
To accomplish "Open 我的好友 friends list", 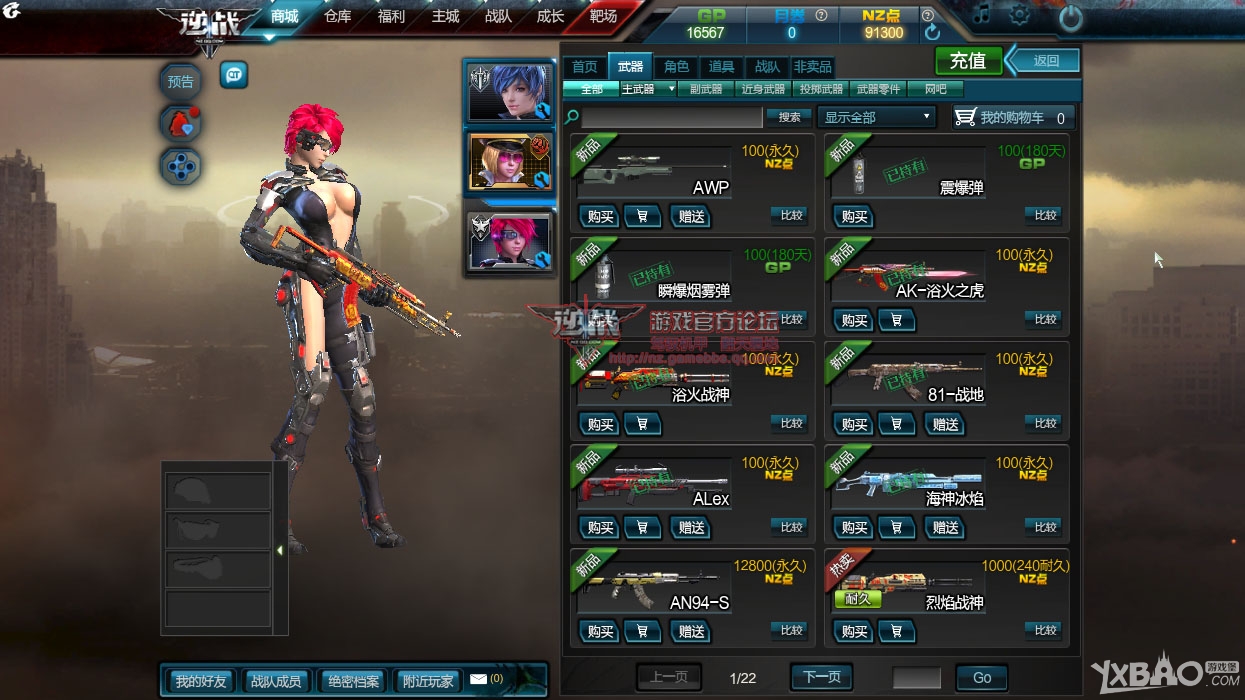I will point(200,681).
